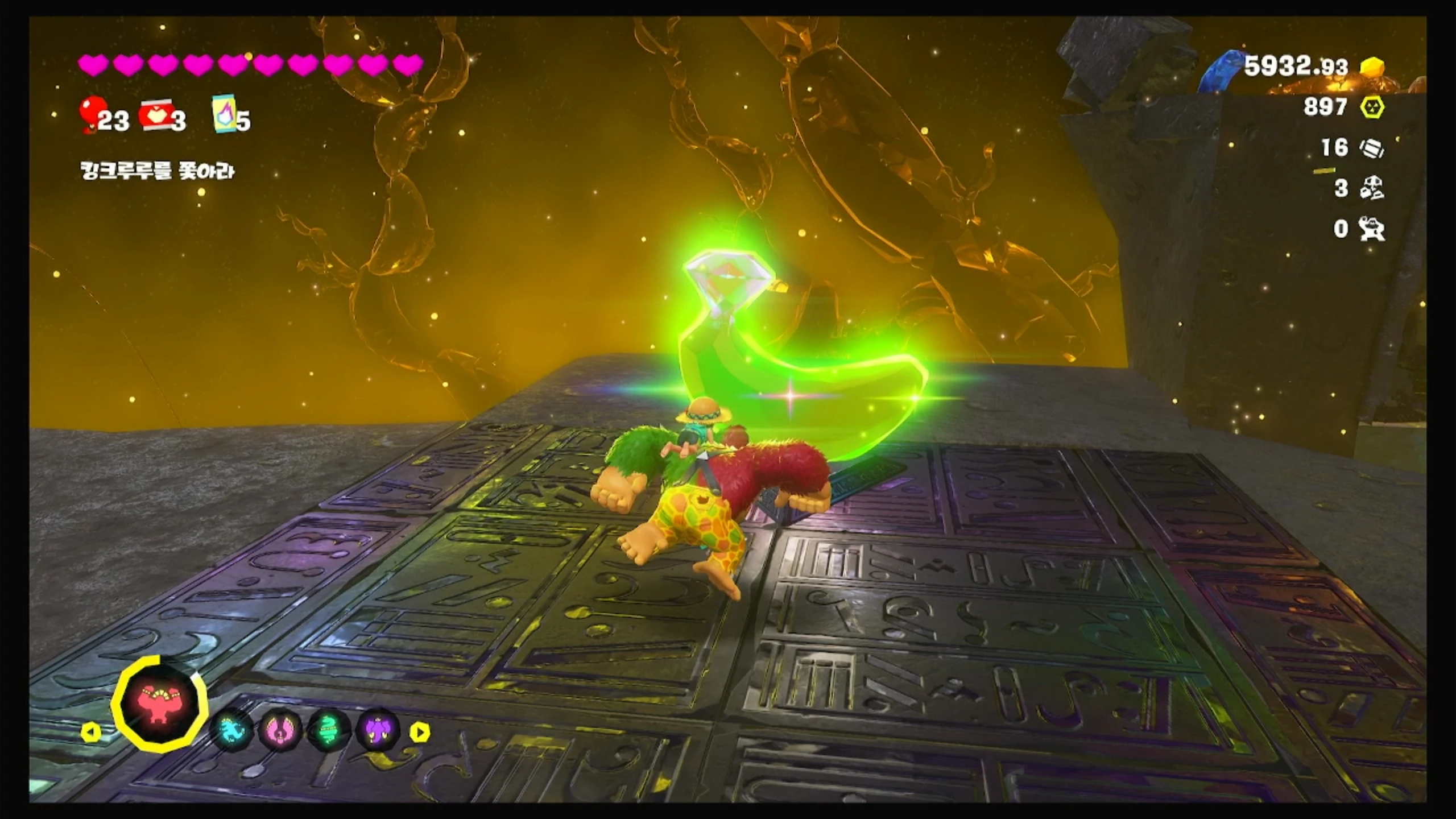The height and width of the screenshot is (819, 1456).
Task: Click the left arrow of the transformation selector
Action: click(91, 733)
